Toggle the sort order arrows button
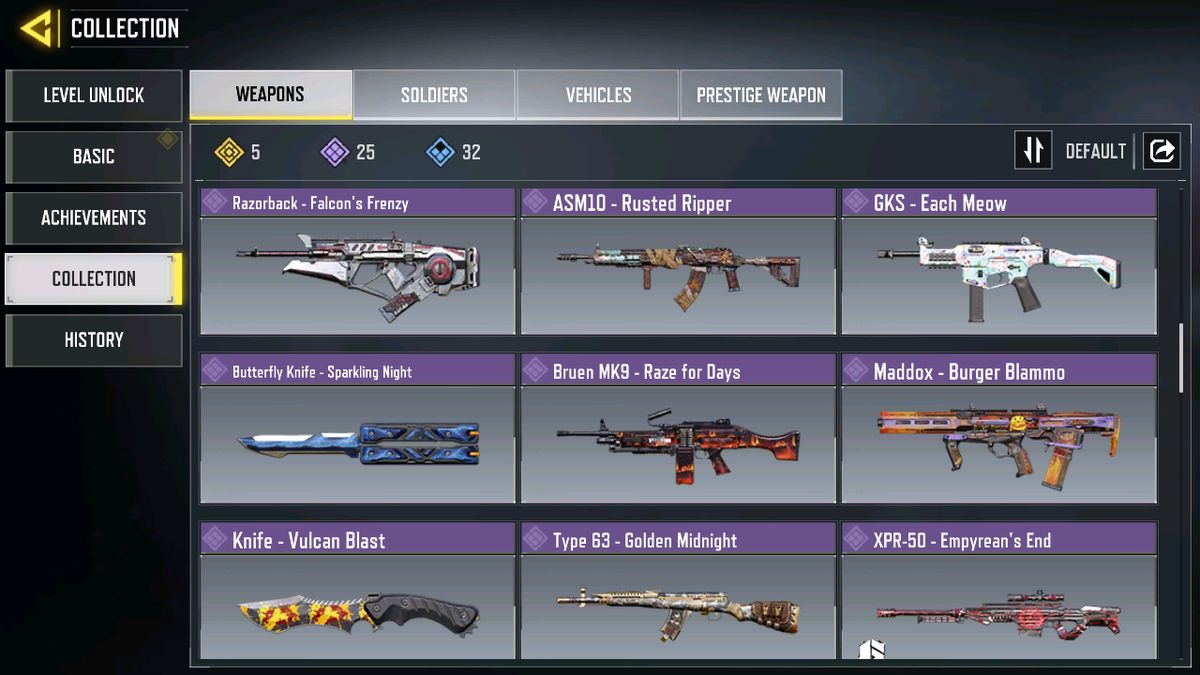Image resolution: width=1200 pixels, height=675 pixels. pos(1033,151)
